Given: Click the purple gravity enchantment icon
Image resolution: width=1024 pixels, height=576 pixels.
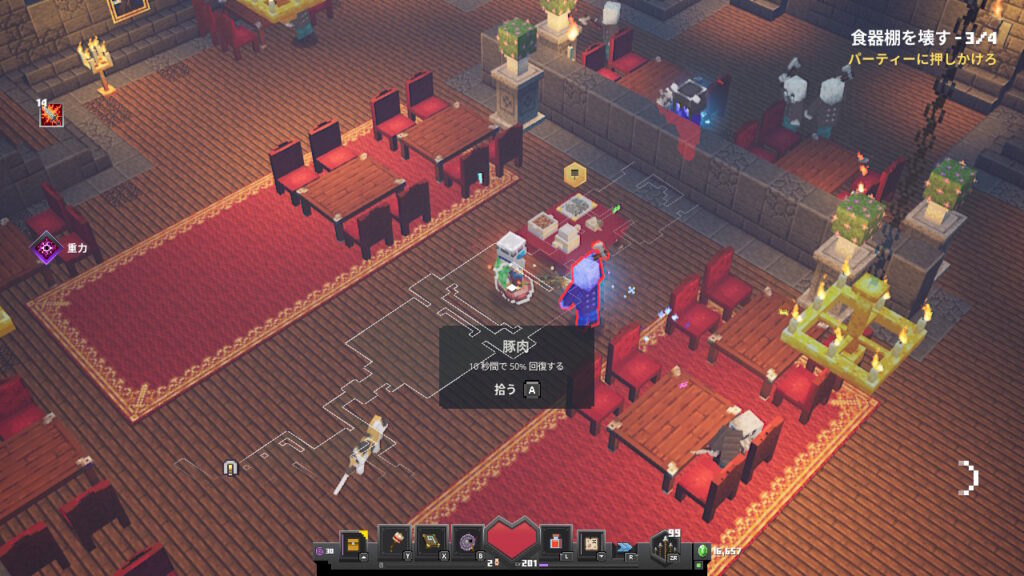Looking at the screenshot, I should click(x=46, y=247).
